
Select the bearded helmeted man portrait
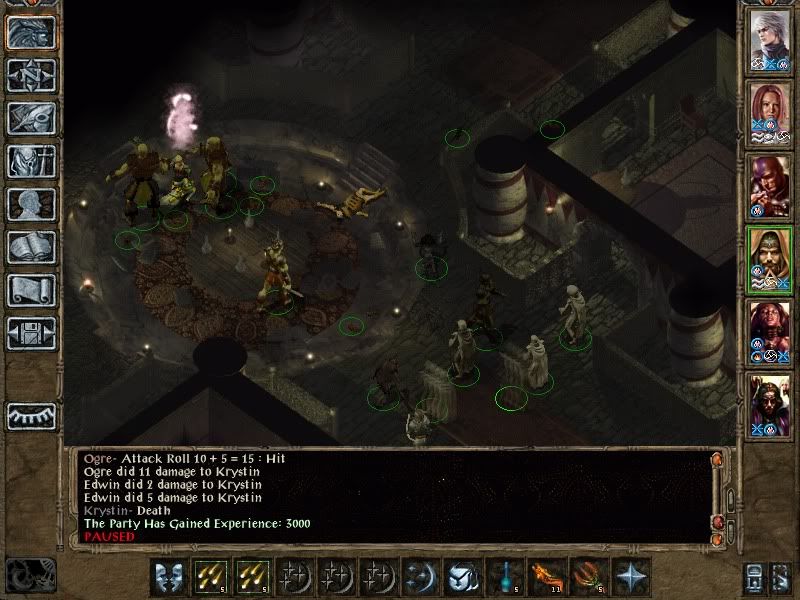click(x=770, y=403)
